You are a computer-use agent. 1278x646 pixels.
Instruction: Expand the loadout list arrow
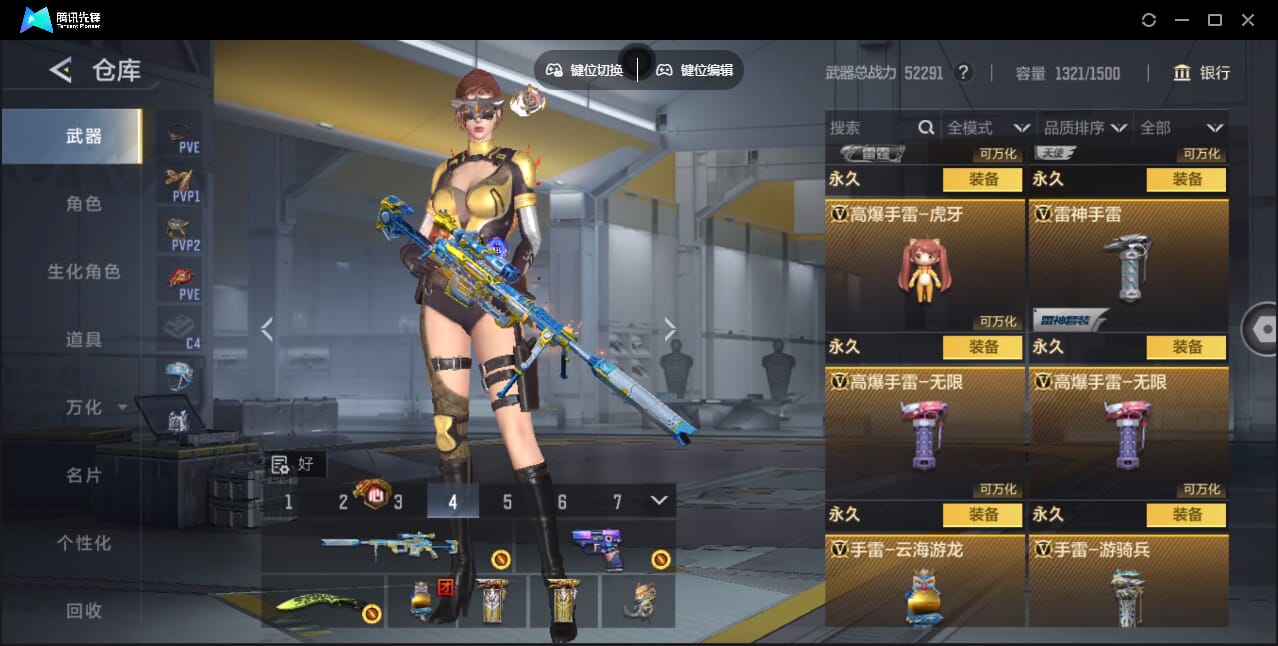click(658, 500)
